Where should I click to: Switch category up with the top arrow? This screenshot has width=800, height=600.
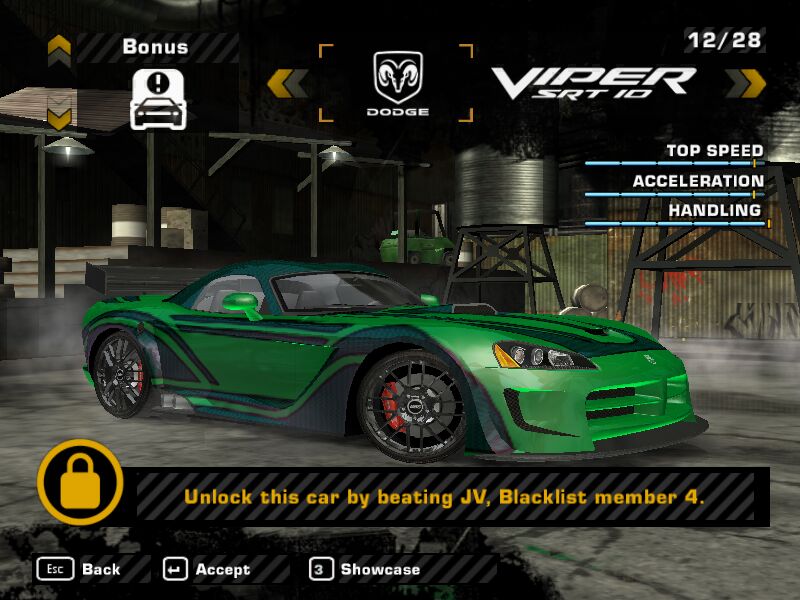tap(59, 46)
